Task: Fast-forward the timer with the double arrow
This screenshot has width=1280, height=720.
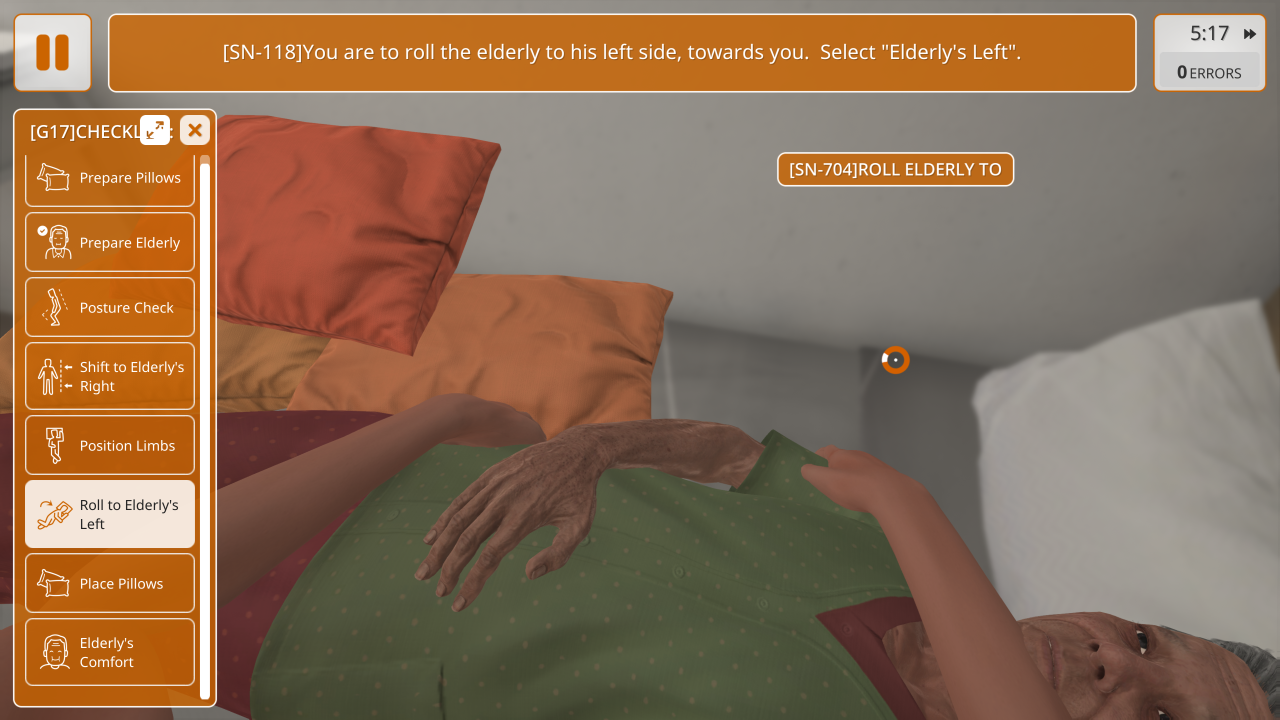Action: [1250, 34]
